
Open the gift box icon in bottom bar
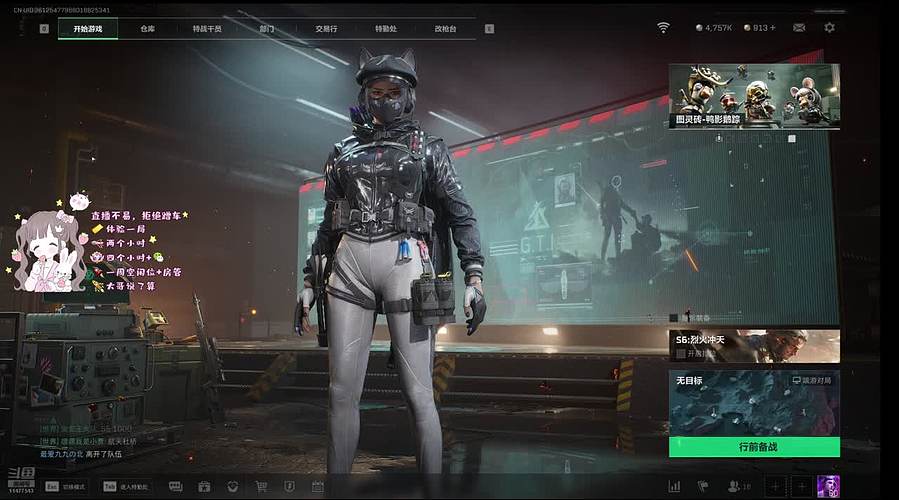tap(204, 487)
